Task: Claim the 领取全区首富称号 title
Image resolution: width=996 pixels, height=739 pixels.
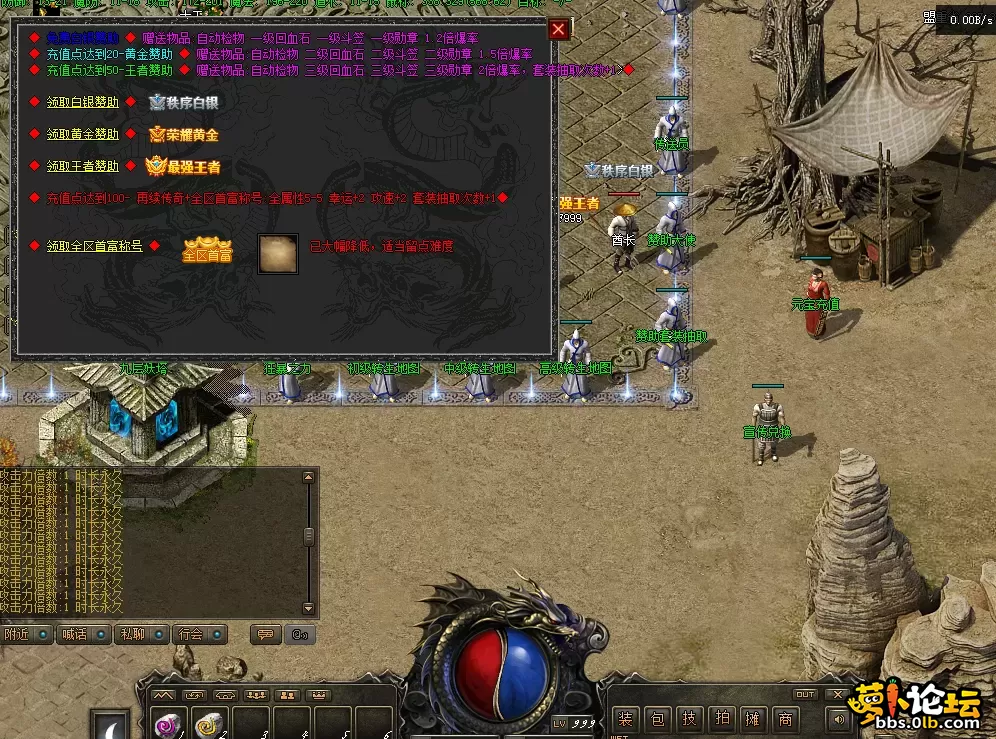Action: (x=95, y=246)
